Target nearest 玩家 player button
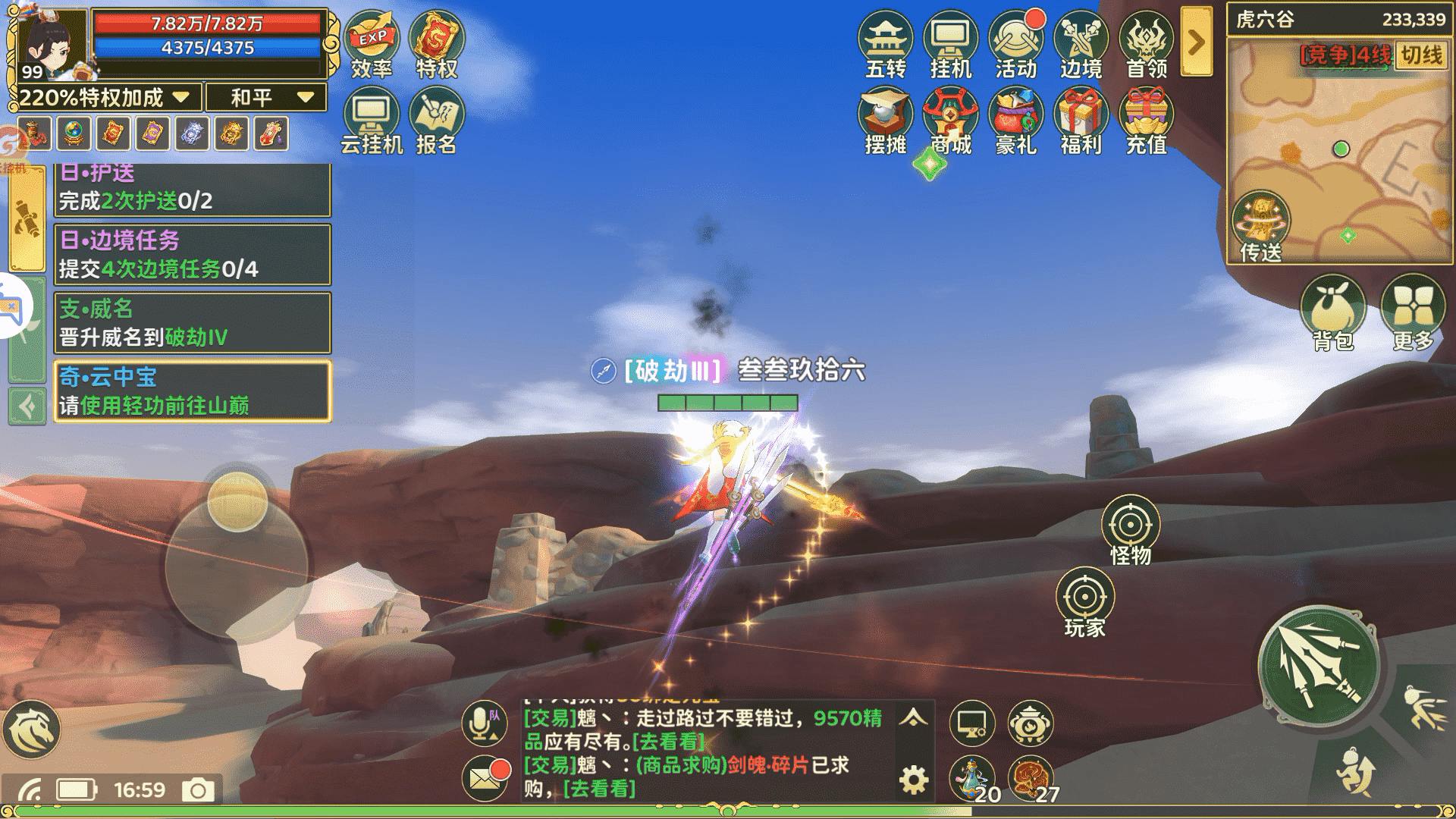The image size is (1456, 819). [x=1084, y=603]
